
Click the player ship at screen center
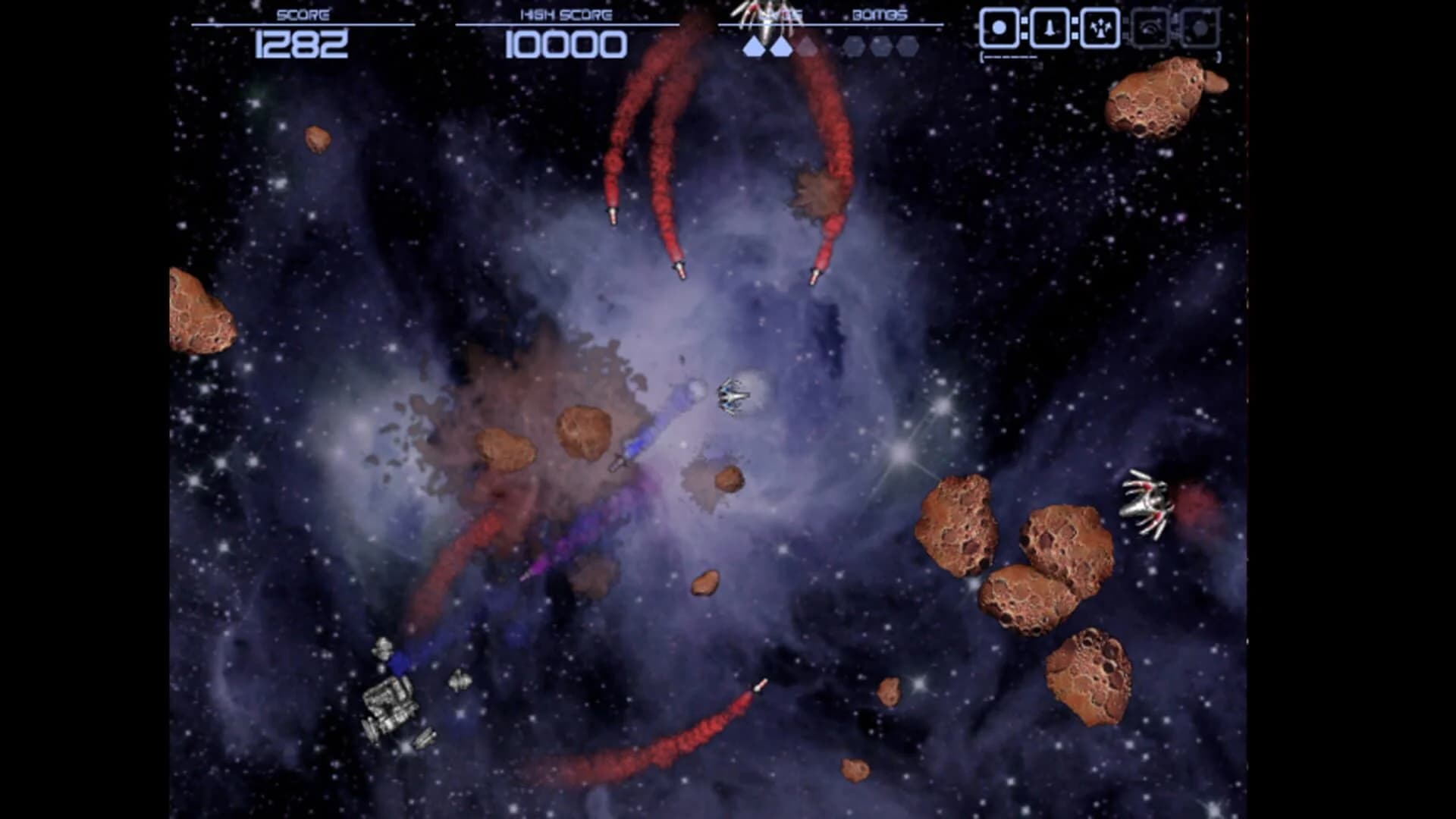730,395
